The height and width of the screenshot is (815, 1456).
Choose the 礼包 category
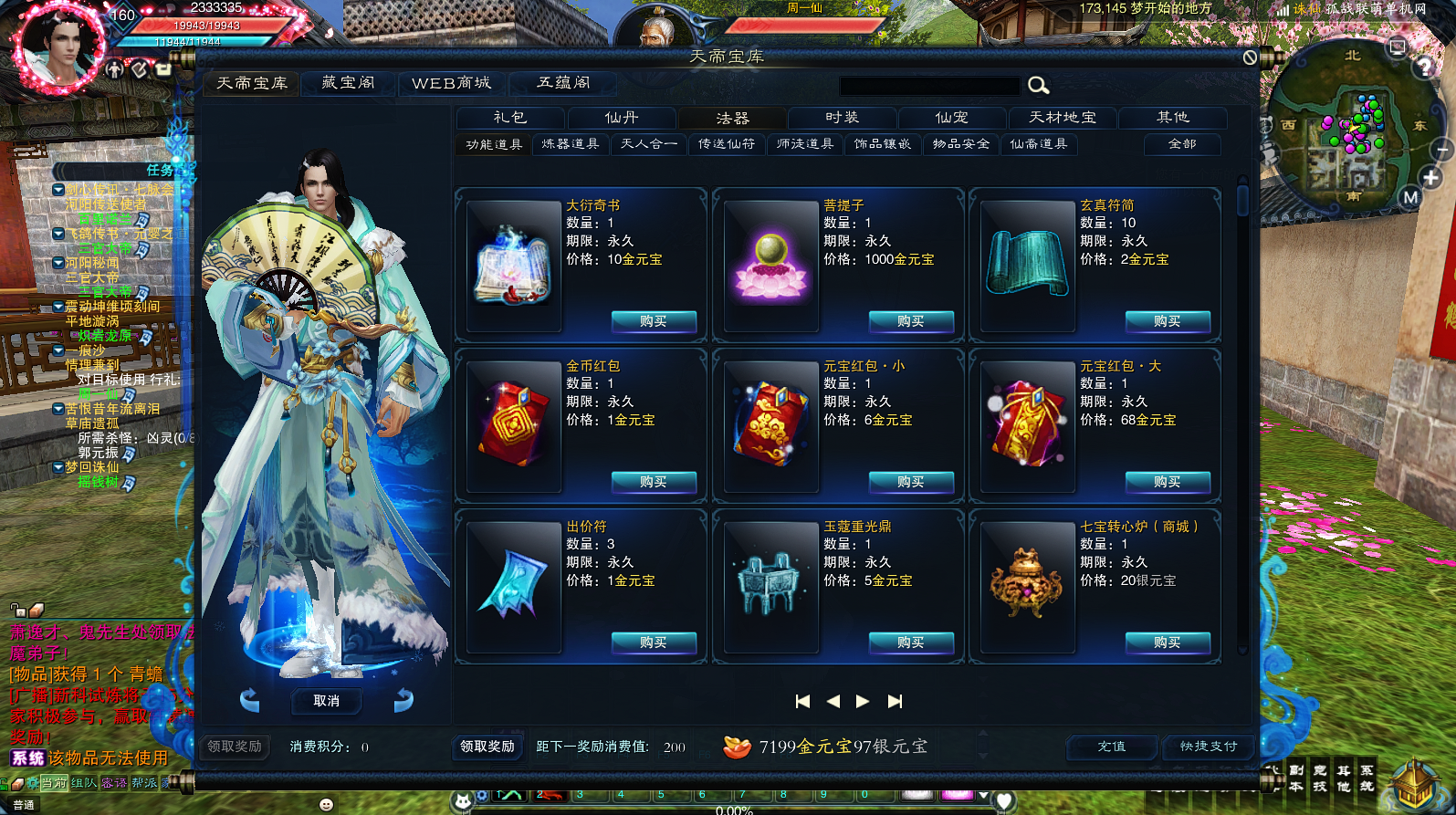[510, 118]
